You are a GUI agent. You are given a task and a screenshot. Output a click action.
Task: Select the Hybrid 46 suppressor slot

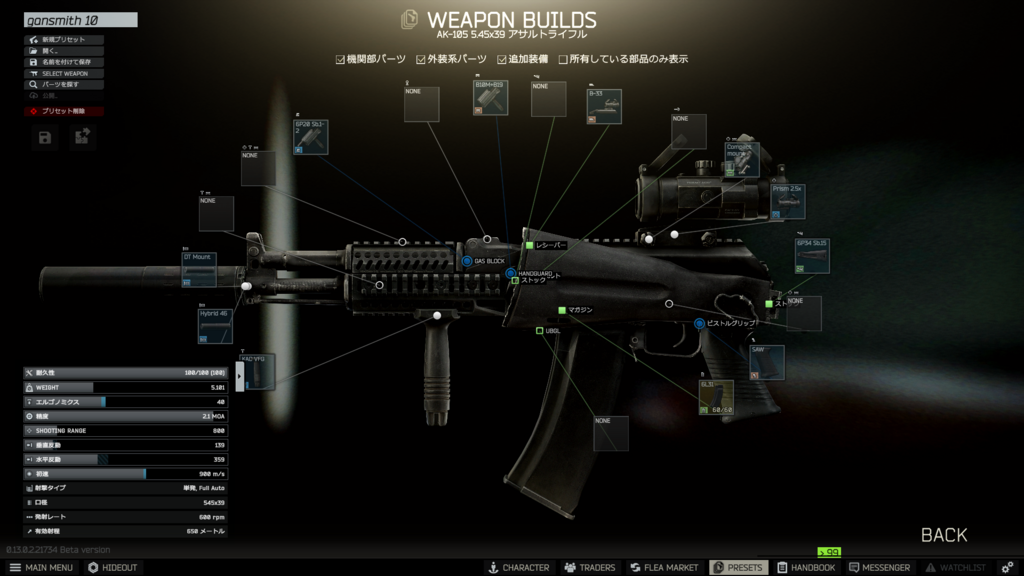tap(215, 325)
